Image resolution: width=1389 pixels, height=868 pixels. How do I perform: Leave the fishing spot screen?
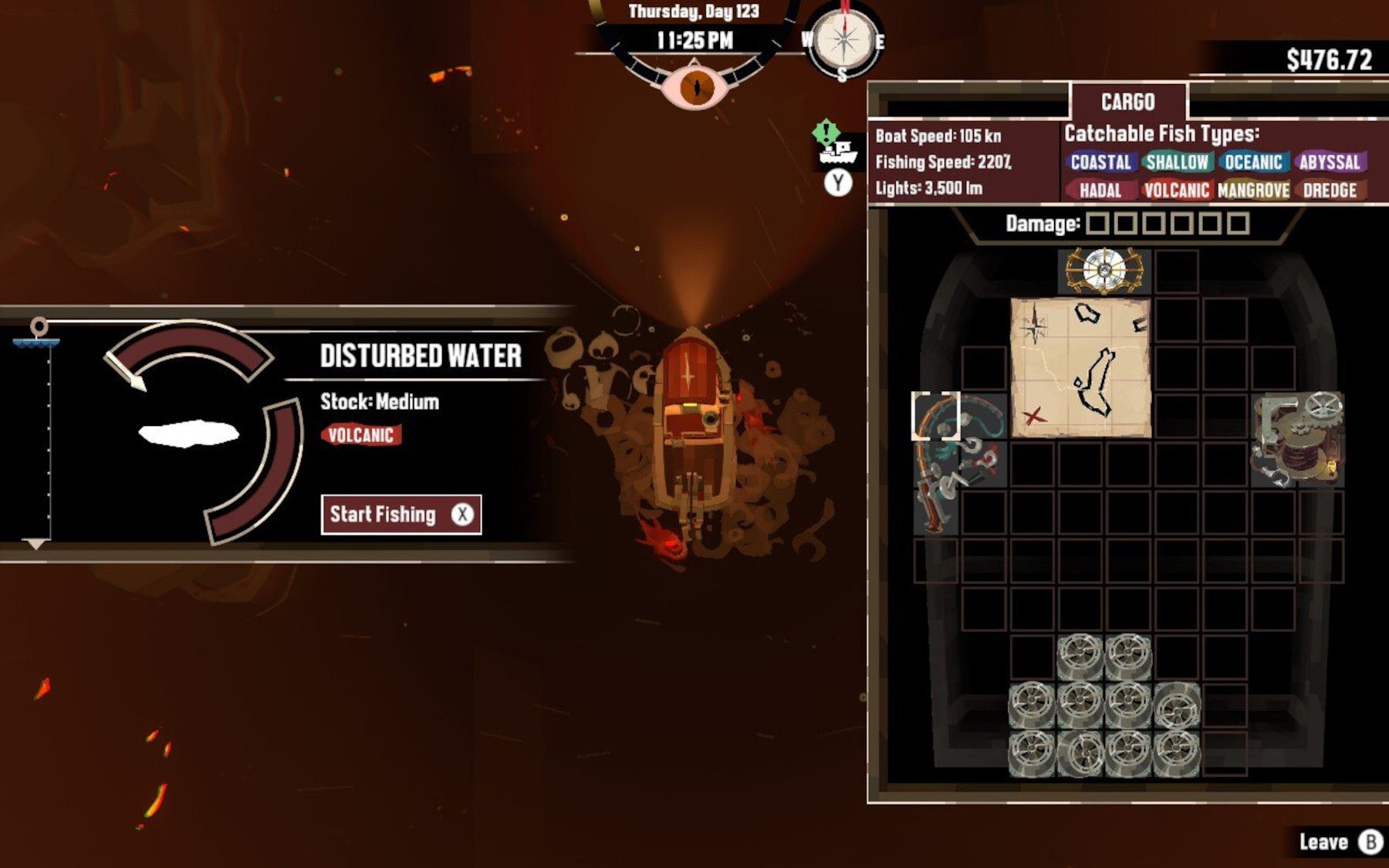coord(1338,842)
